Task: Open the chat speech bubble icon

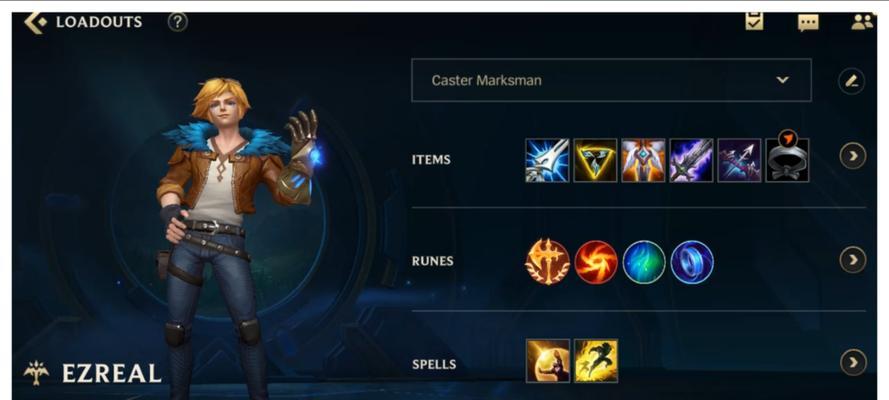Action: pyautogui.click(x=808, y=22)
